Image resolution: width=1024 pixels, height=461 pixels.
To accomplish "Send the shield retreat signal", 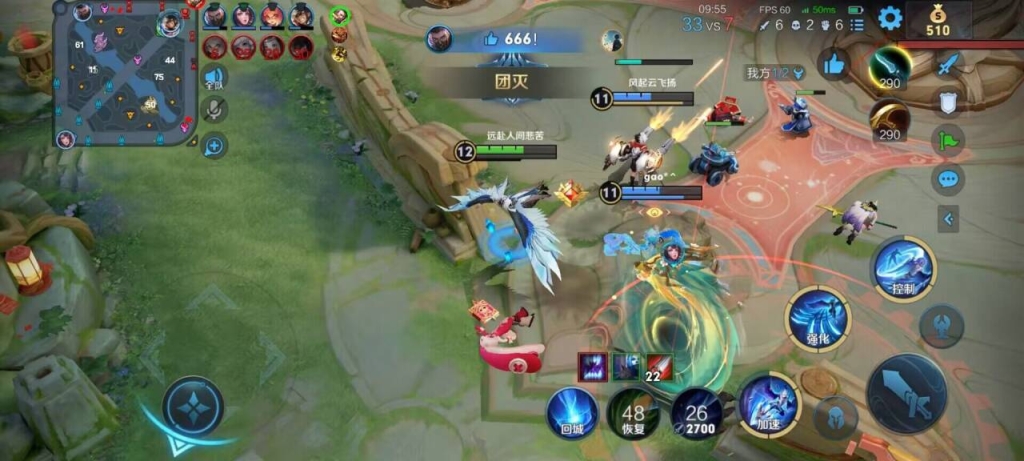I will point(949,101).
